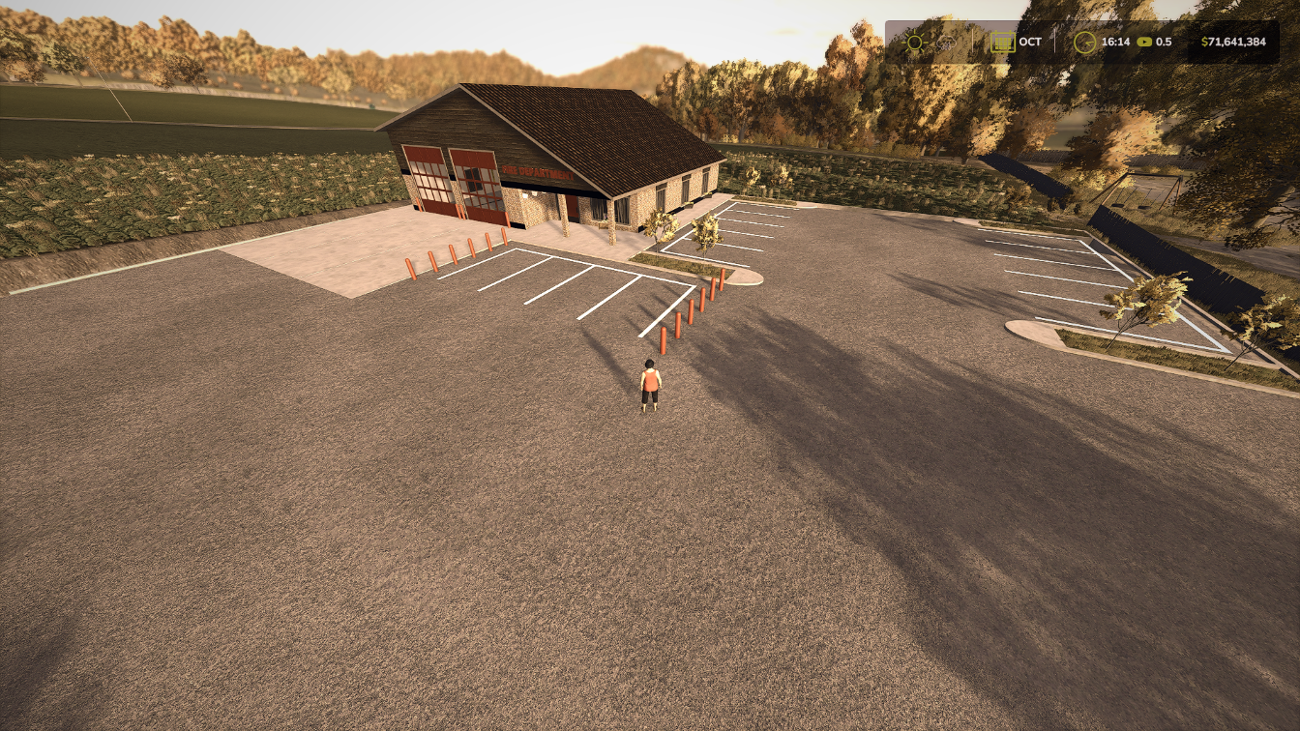Open the $71,641,384 money display
Viewport: 1300px width, 731px height.
coord(1234,42)
